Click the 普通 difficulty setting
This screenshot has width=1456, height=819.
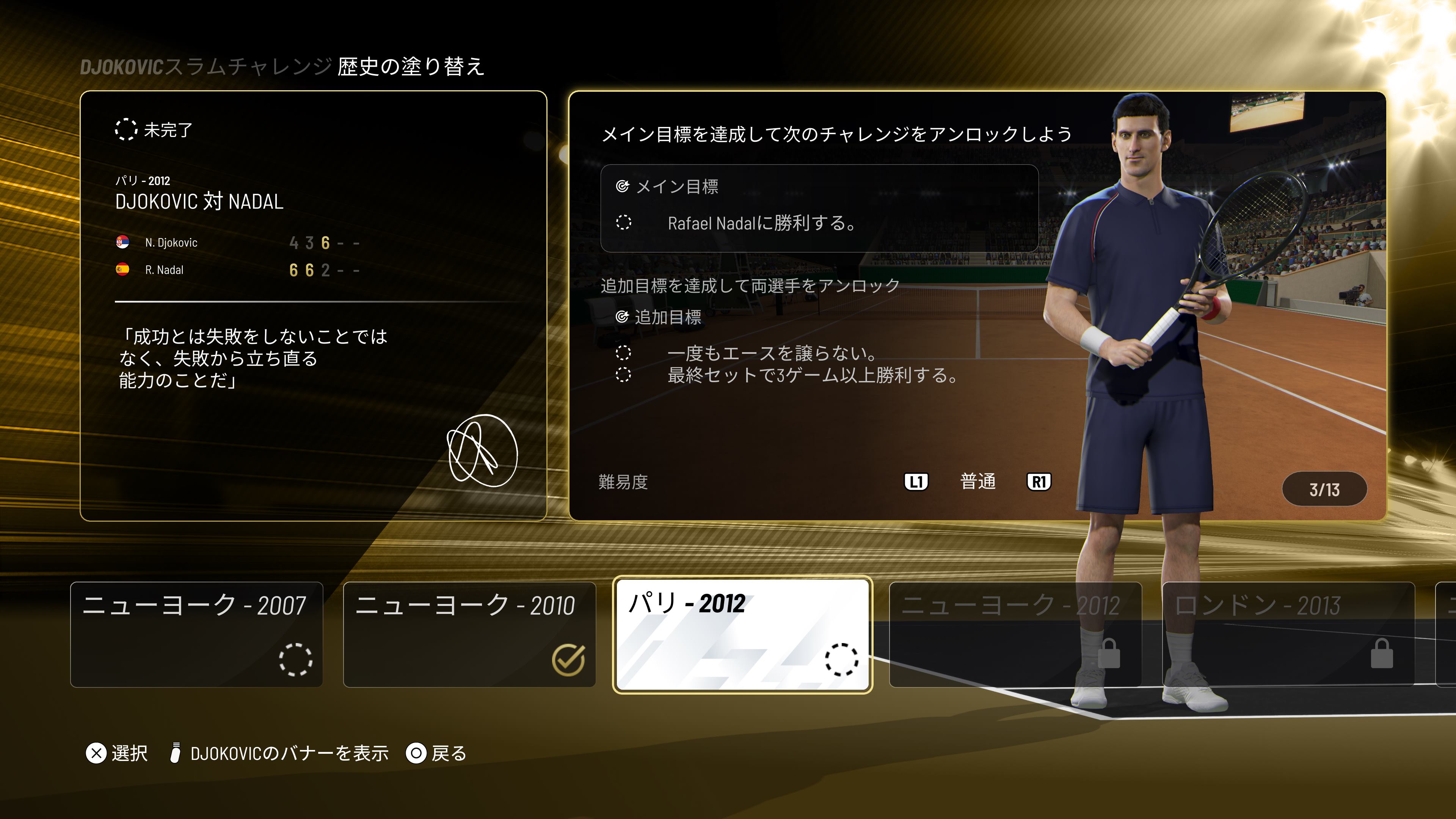pyautogui.click(x=977, y=482)
